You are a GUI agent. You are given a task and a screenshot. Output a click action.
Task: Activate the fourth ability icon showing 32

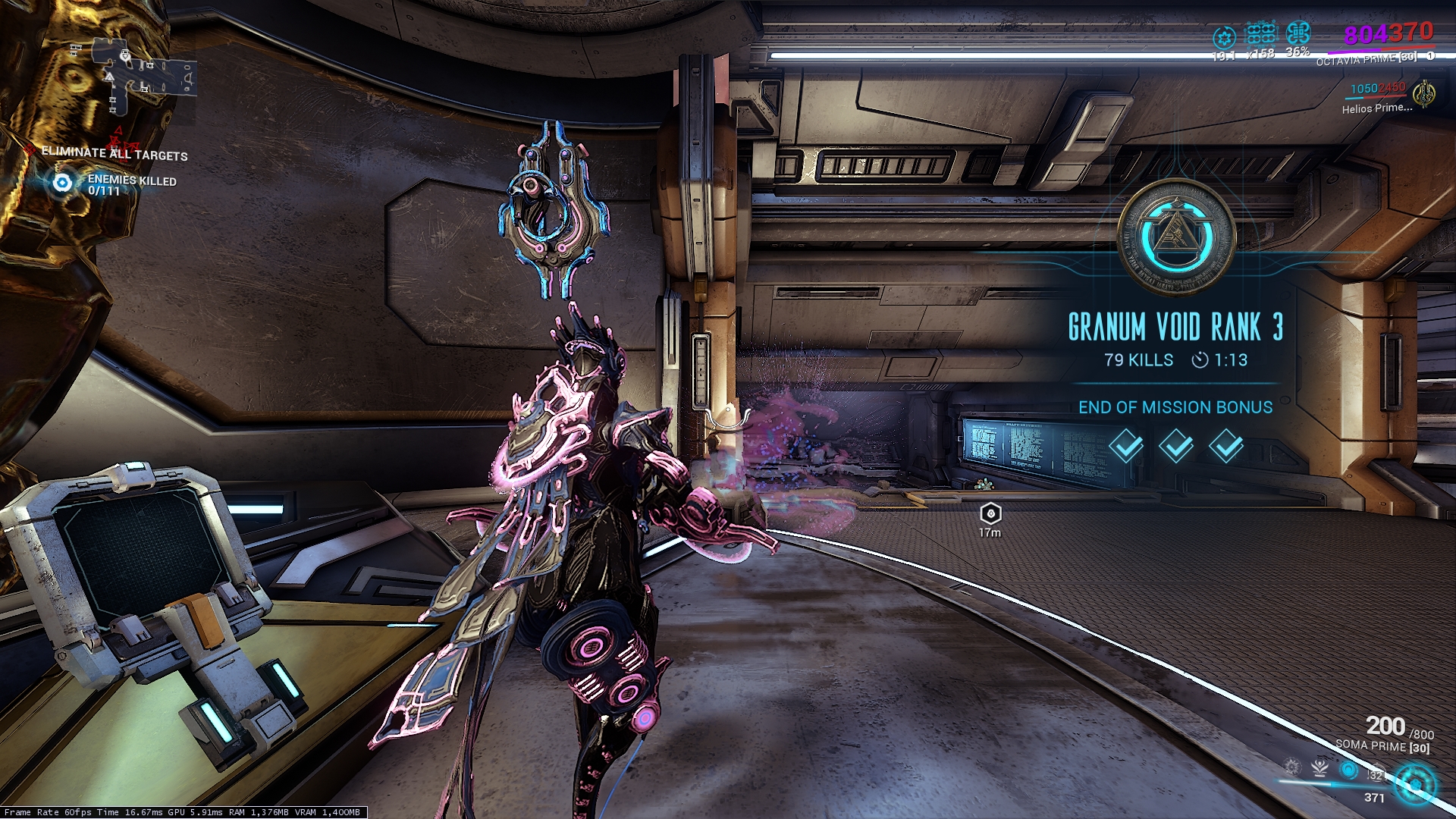click(1375, 773)
